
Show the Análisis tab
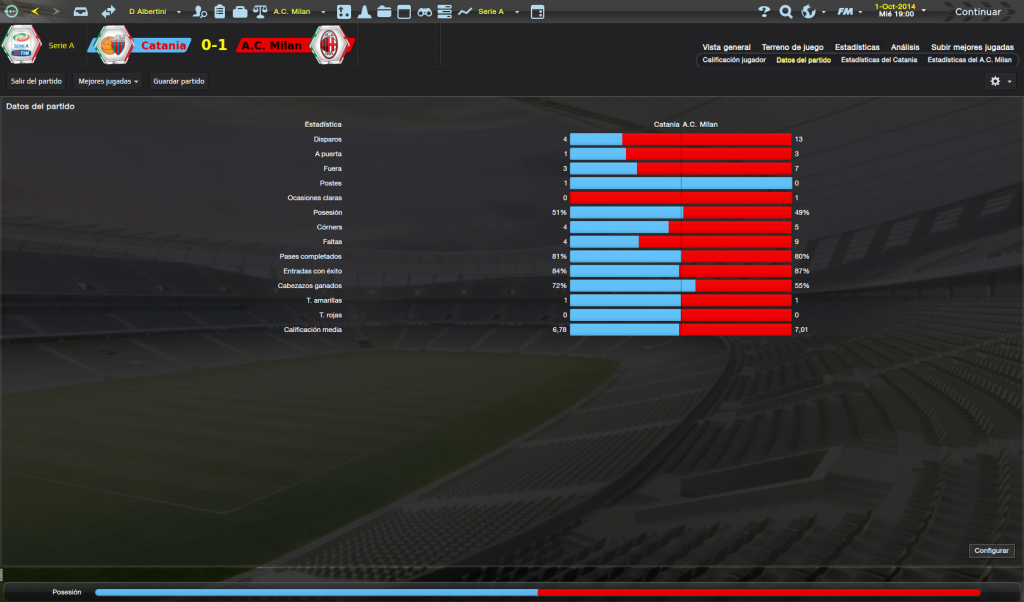(x=905, y=47)
